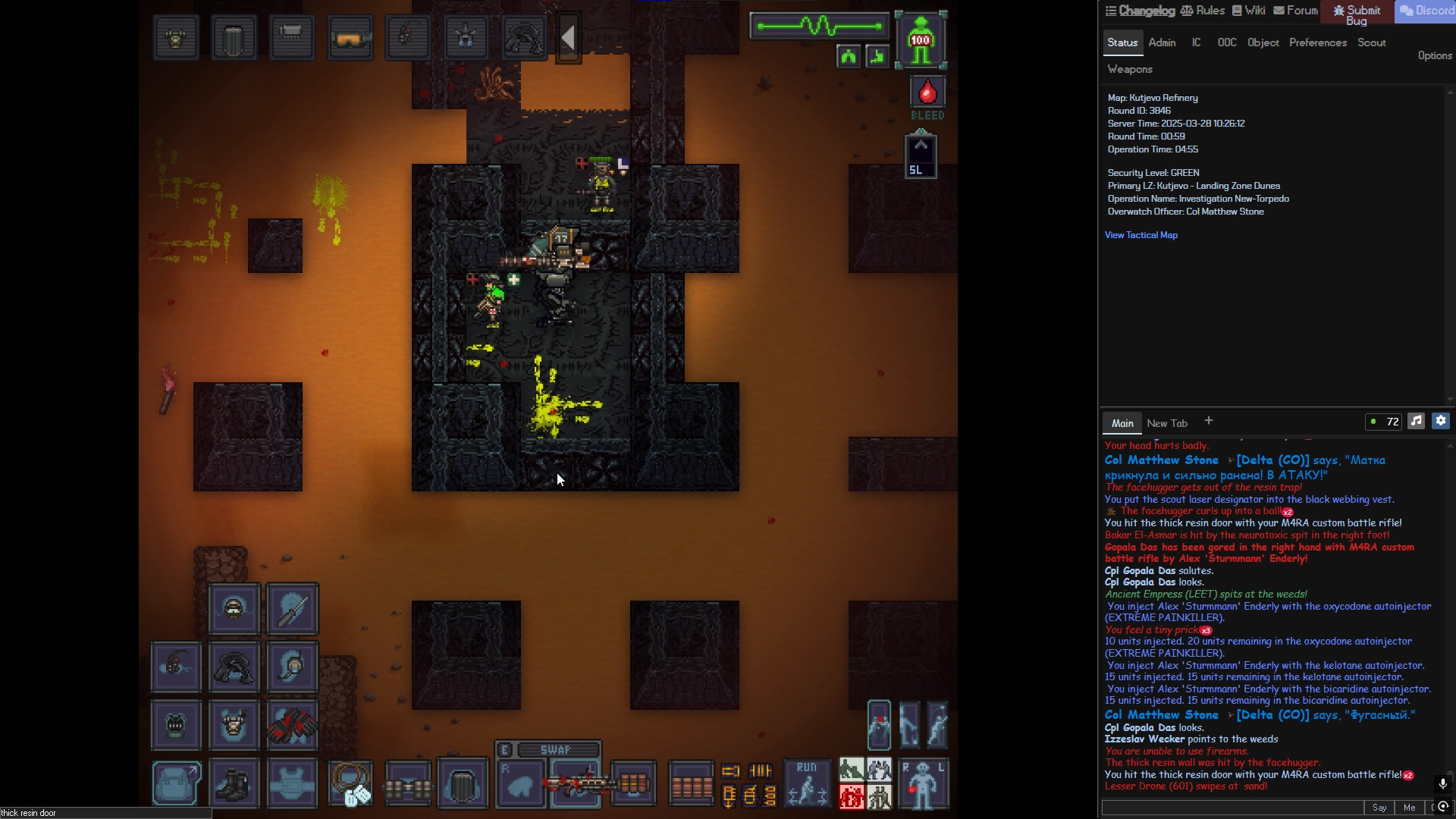Select the orange goggles action button
Viewport: 1456px width, 819px height.
click(x=350, y=37)
